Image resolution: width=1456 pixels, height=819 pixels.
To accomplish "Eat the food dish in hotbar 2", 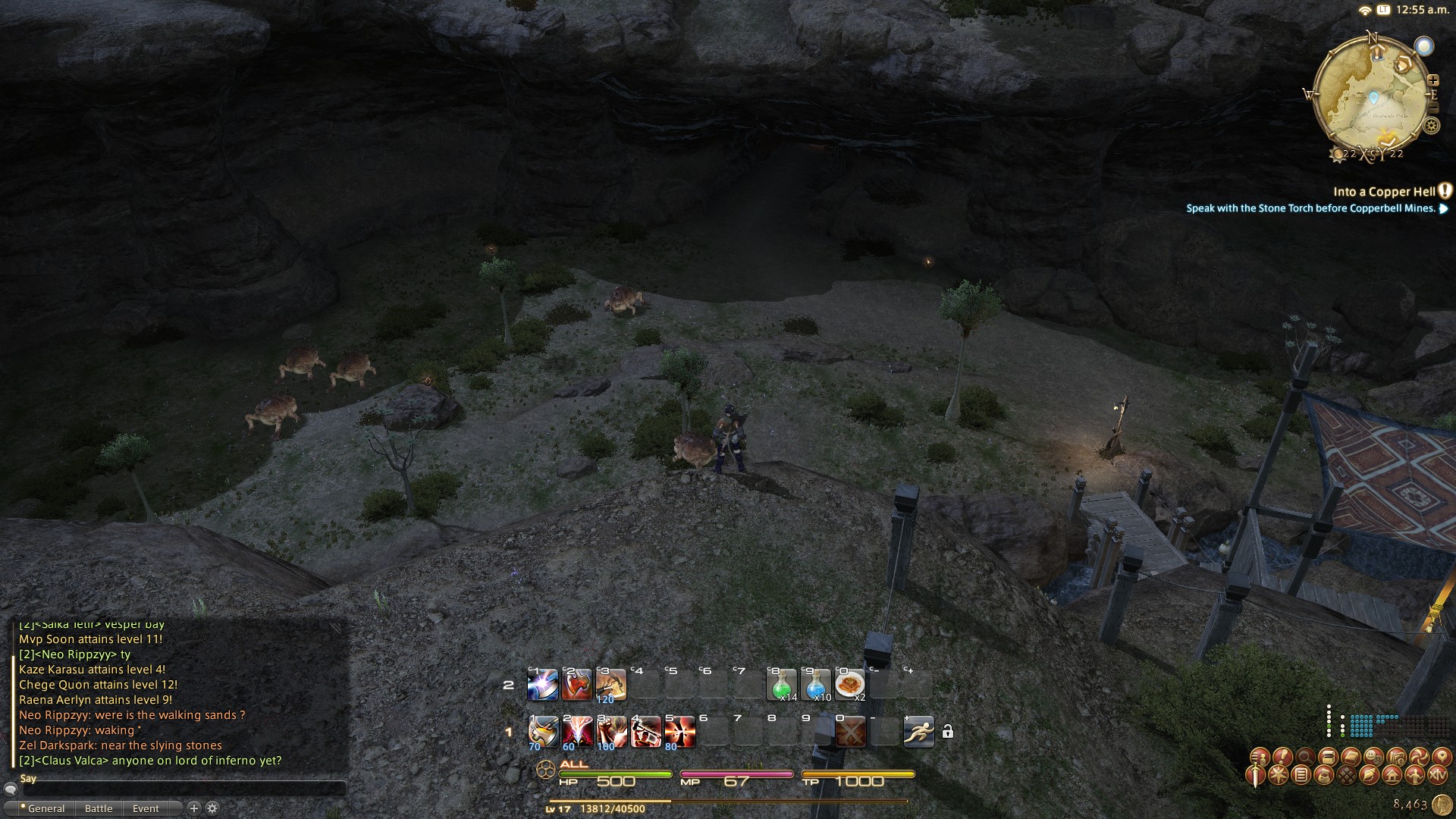I will coord(850,685).
